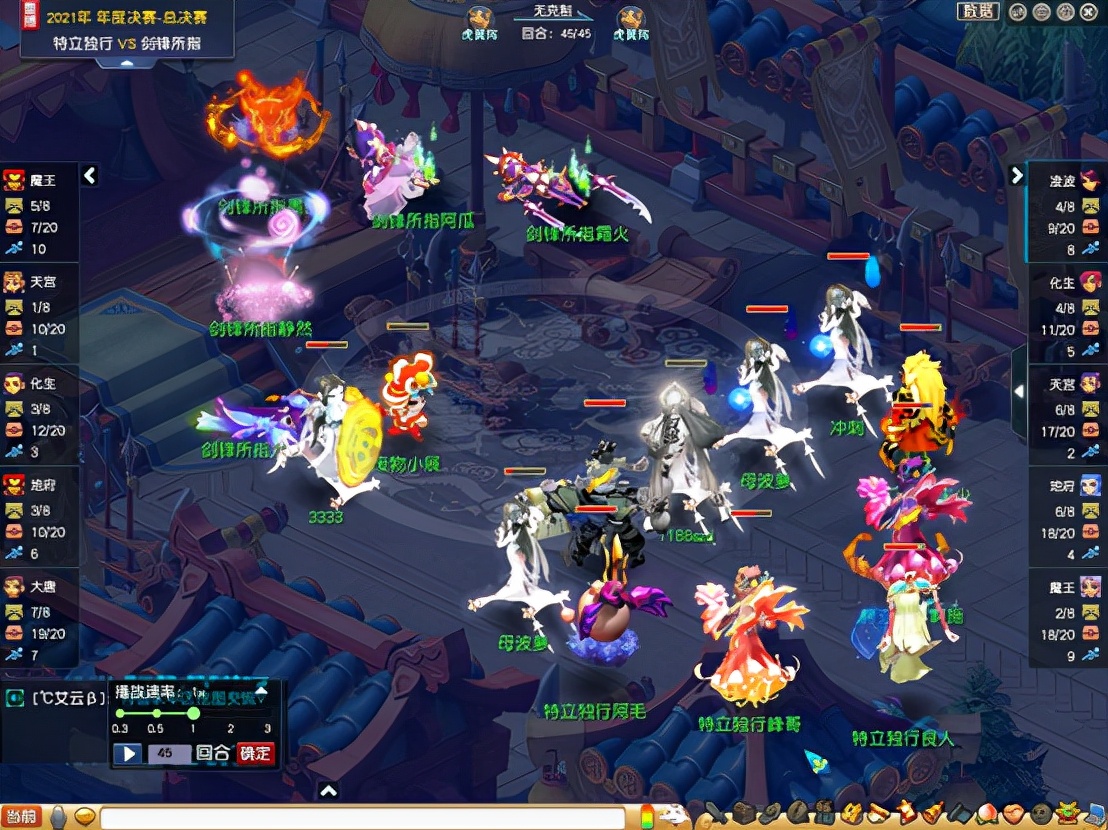This screenshot has height=830, width=1108.
Task: Expand match title dropdown under 特立独行 VS
Action: 127,62
